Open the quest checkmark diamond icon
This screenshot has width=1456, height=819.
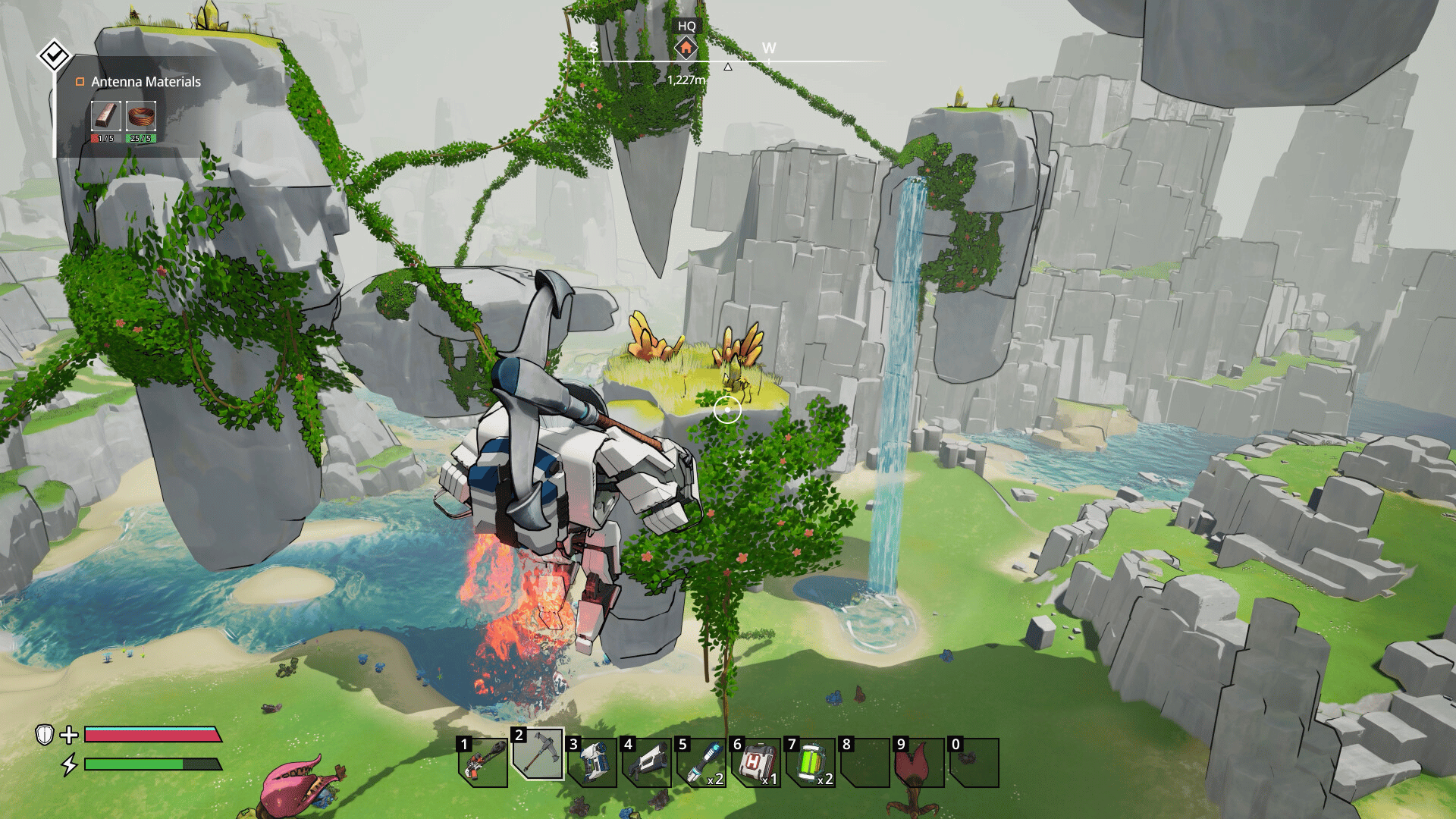pyautogui.click(x=54, y=55)
